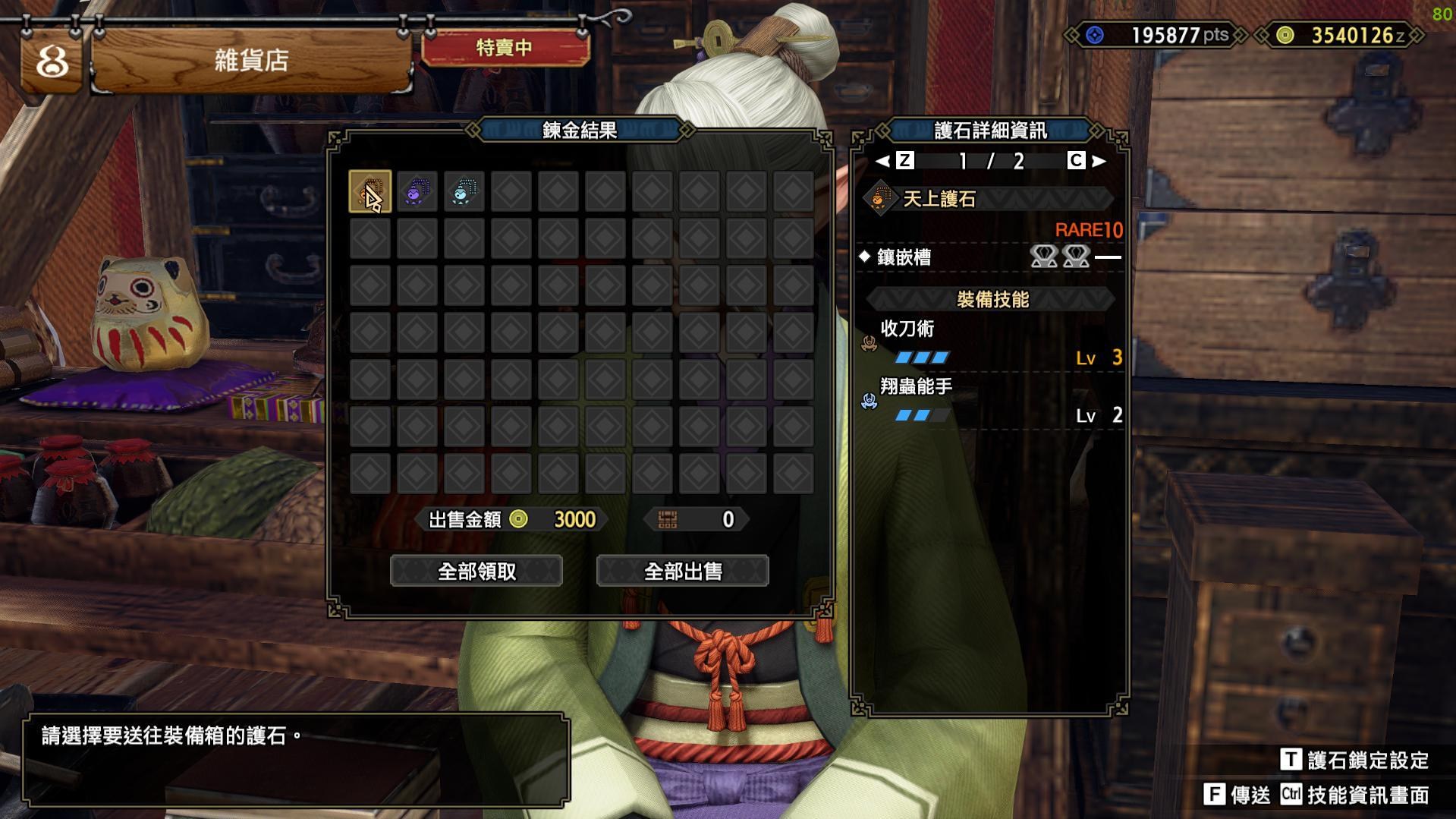
Task: Toggle 特賣中 sale banner
Action: pyautogui.click(x=507, y=49)
